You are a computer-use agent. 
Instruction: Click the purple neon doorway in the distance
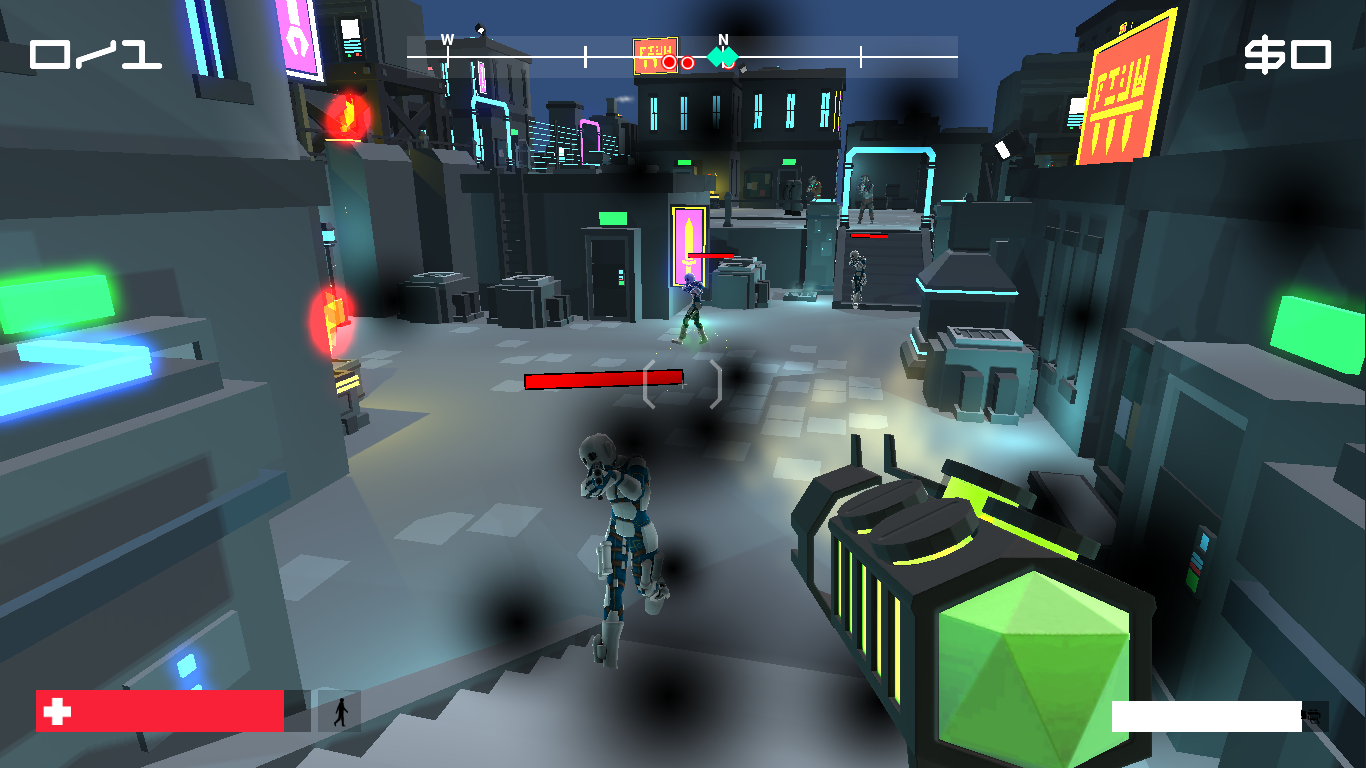point(686,240)
